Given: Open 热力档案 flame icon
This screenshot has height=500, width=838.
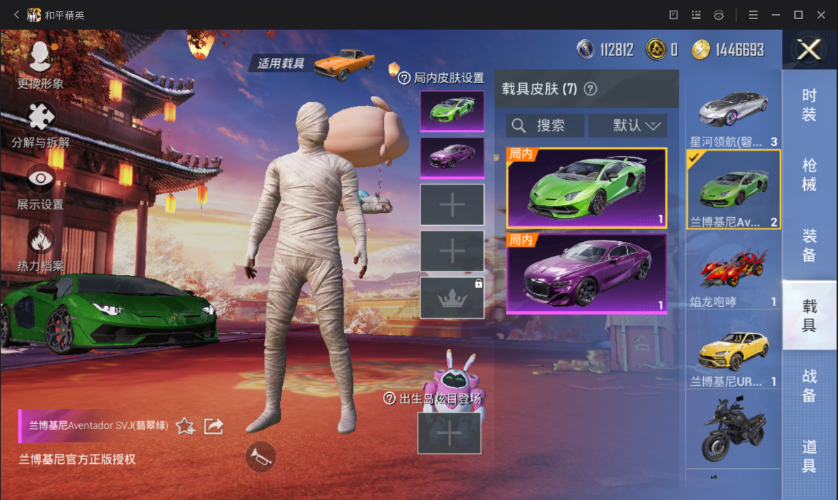Looking at the screenshot, I should (x=41, y=248).
